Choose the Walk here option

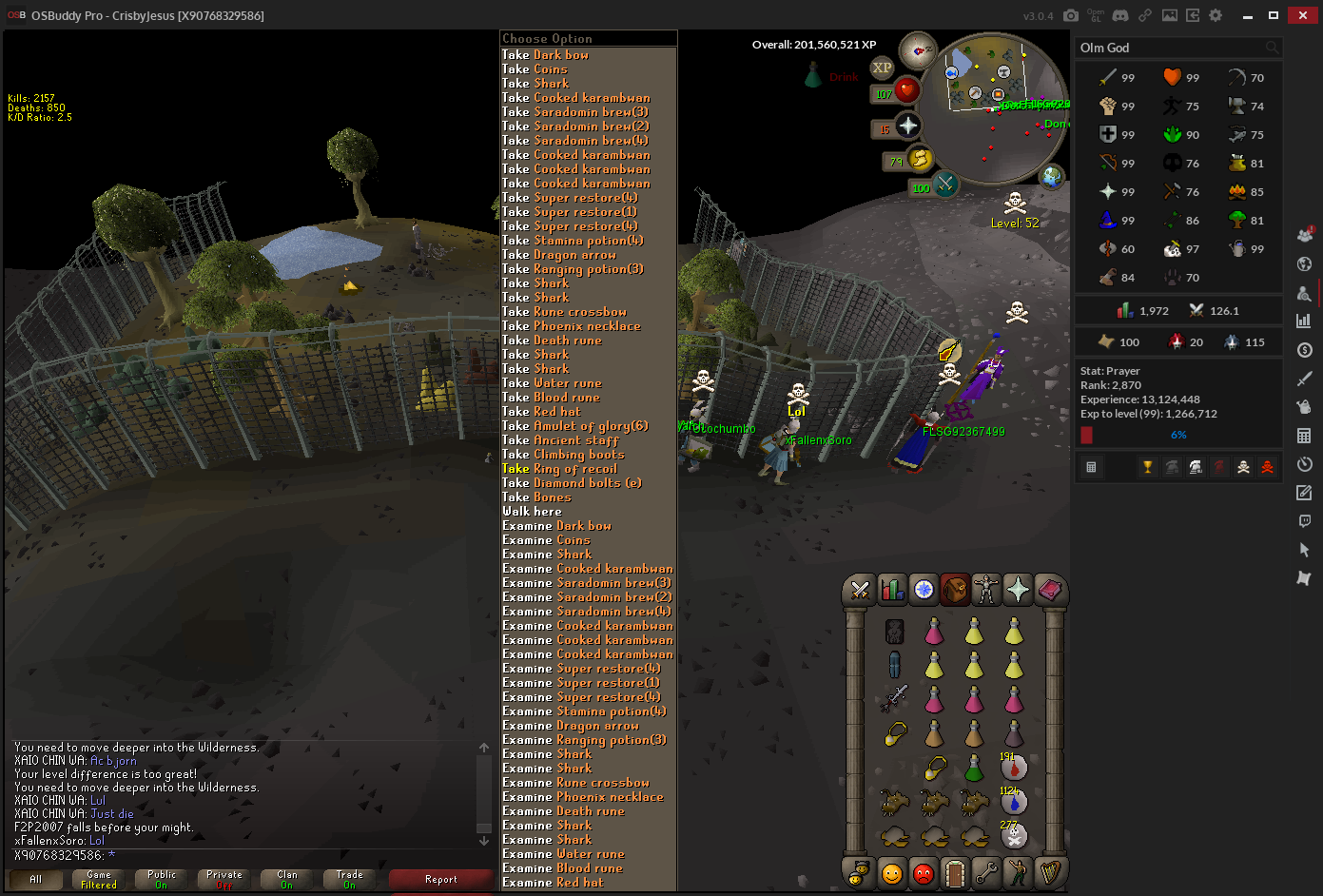(532, 512)
